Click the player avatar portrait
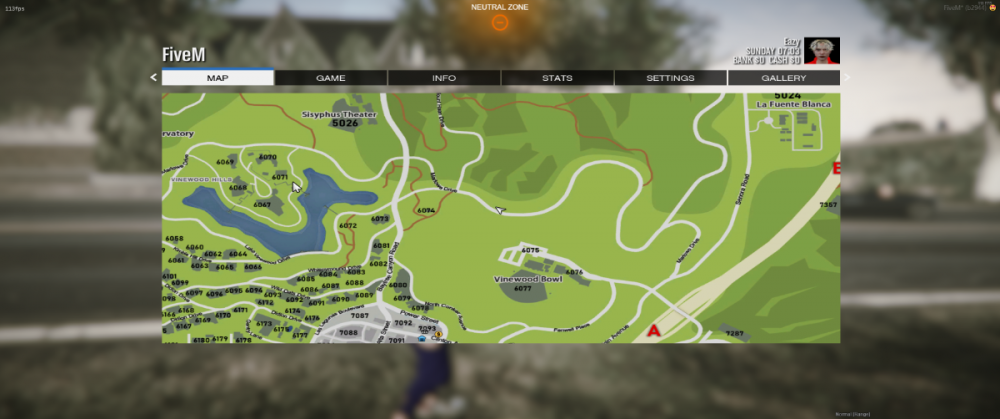The height and width of the screenshot is (419, 1000). pyautogui.click(x=823, y=51)
